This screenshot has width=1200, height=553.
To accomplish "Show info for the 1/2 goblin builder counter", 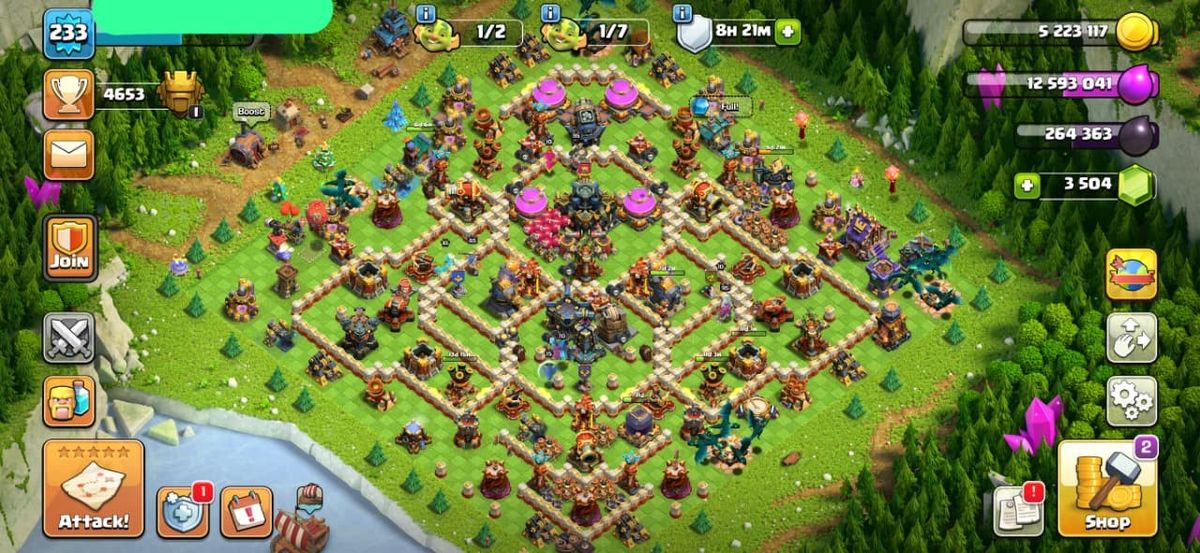I will coord(426,14).
